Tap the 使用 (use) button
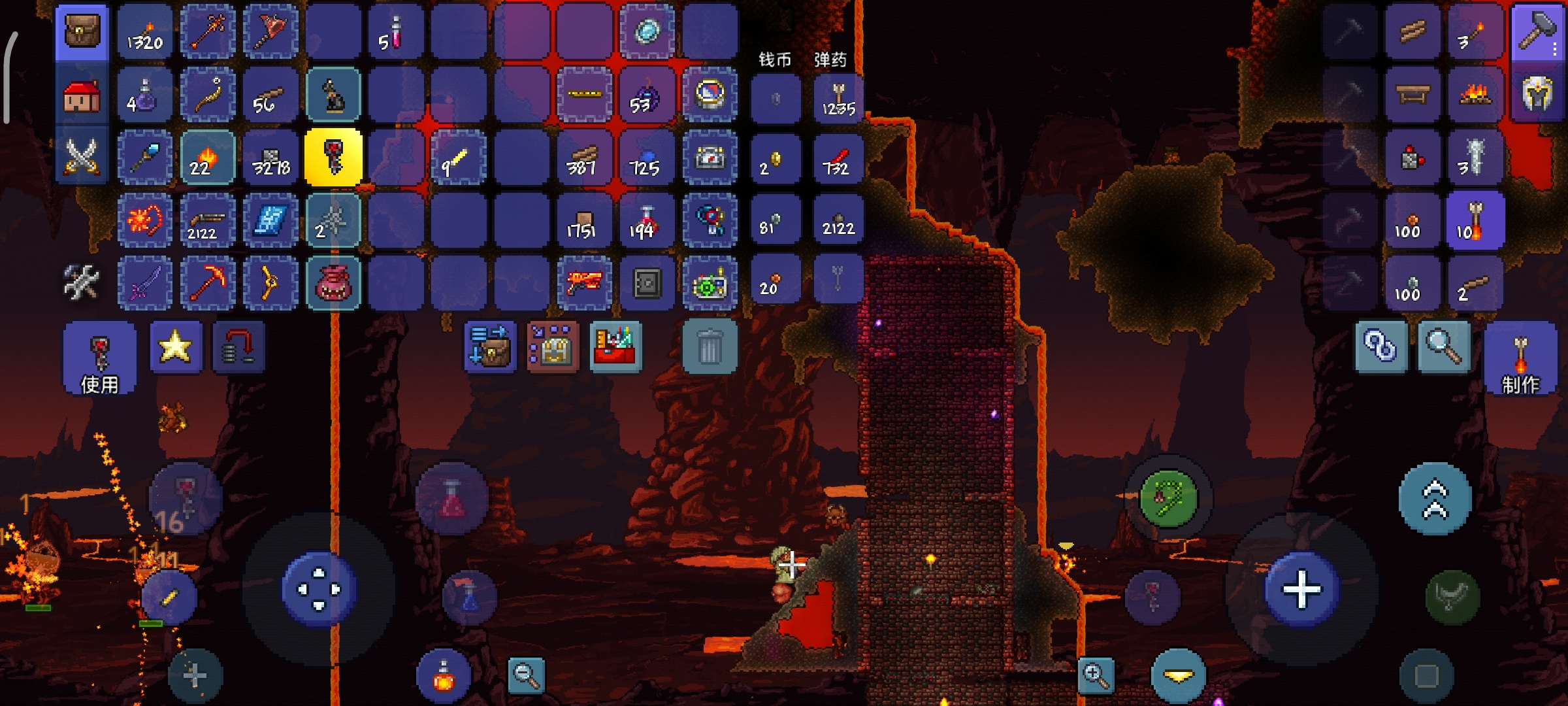The width and height of the screenshot is (1568, 706). [x=99, y=358]
